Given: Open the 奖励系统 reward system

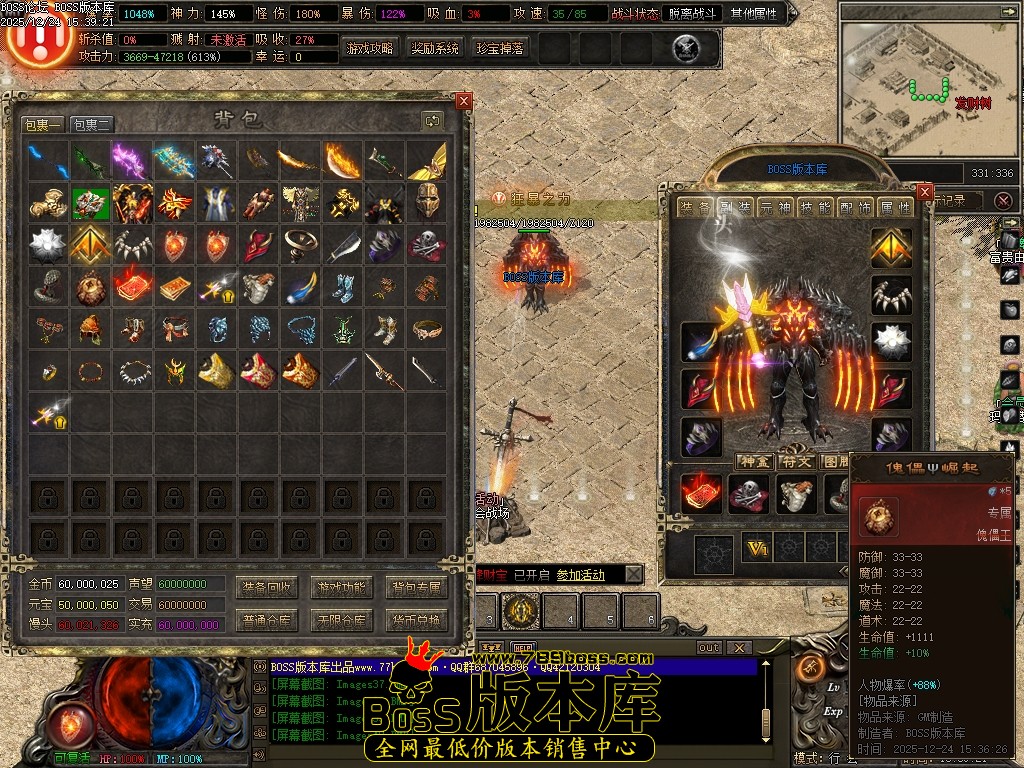Looking at the screenshot, I should coord(435,48).
